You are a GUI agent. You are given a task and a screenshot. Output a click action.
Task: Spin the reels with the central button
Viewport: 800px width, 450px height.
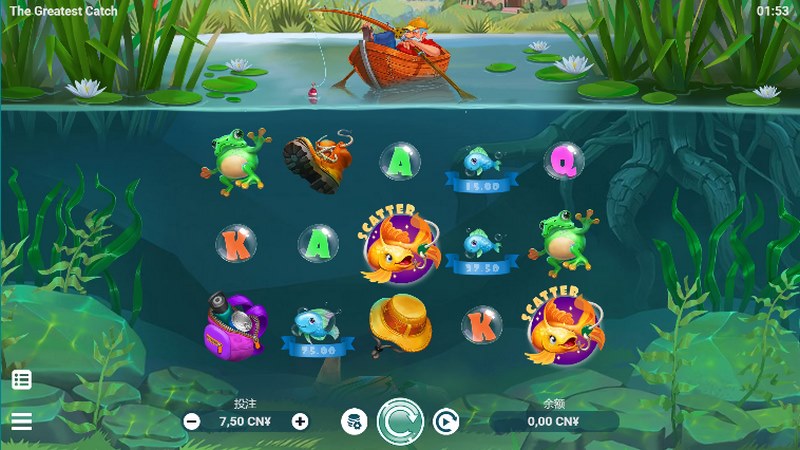pyautogui.click(x=400, y=421)
